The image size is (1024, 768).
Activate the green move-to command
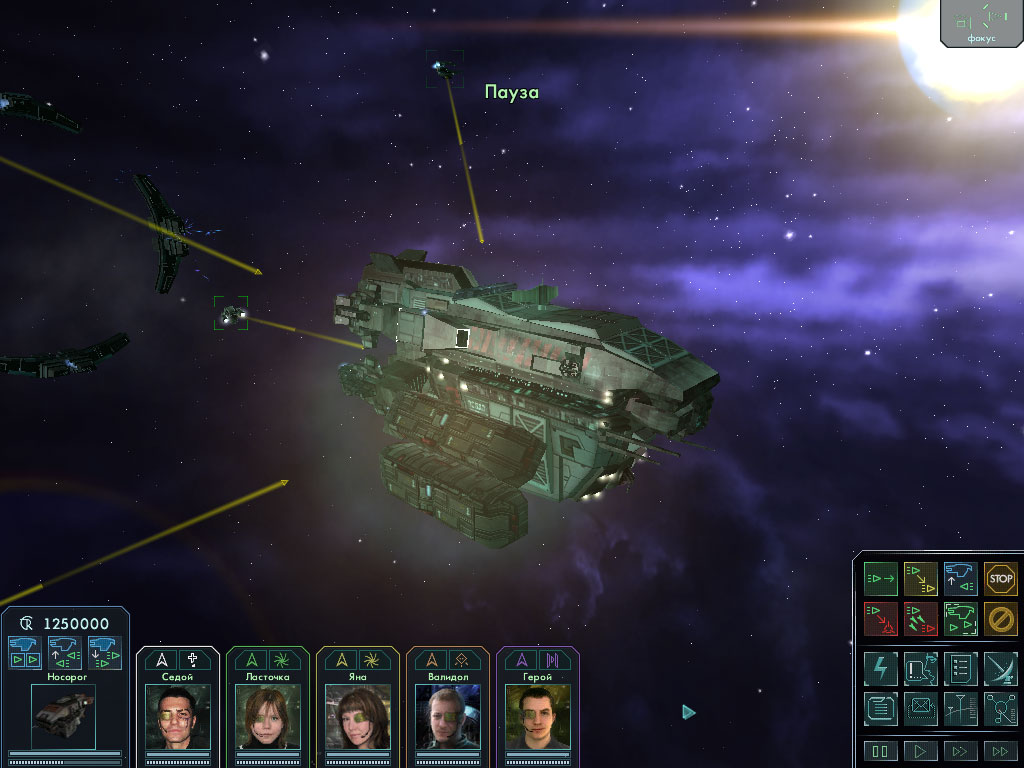[881, 579]
